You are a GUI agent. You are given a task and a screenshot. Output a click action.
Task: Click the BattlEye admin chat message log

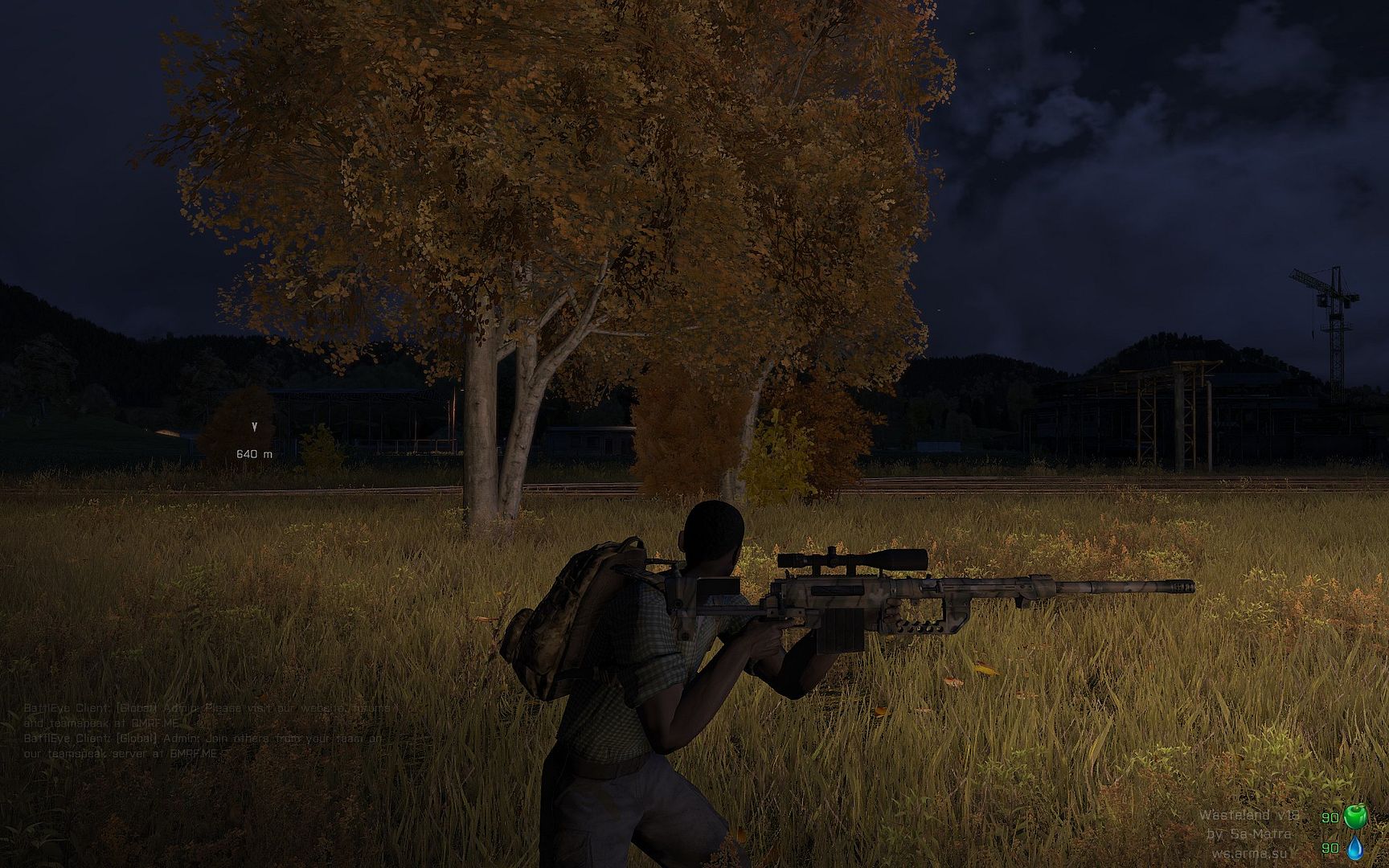(209, 731)
